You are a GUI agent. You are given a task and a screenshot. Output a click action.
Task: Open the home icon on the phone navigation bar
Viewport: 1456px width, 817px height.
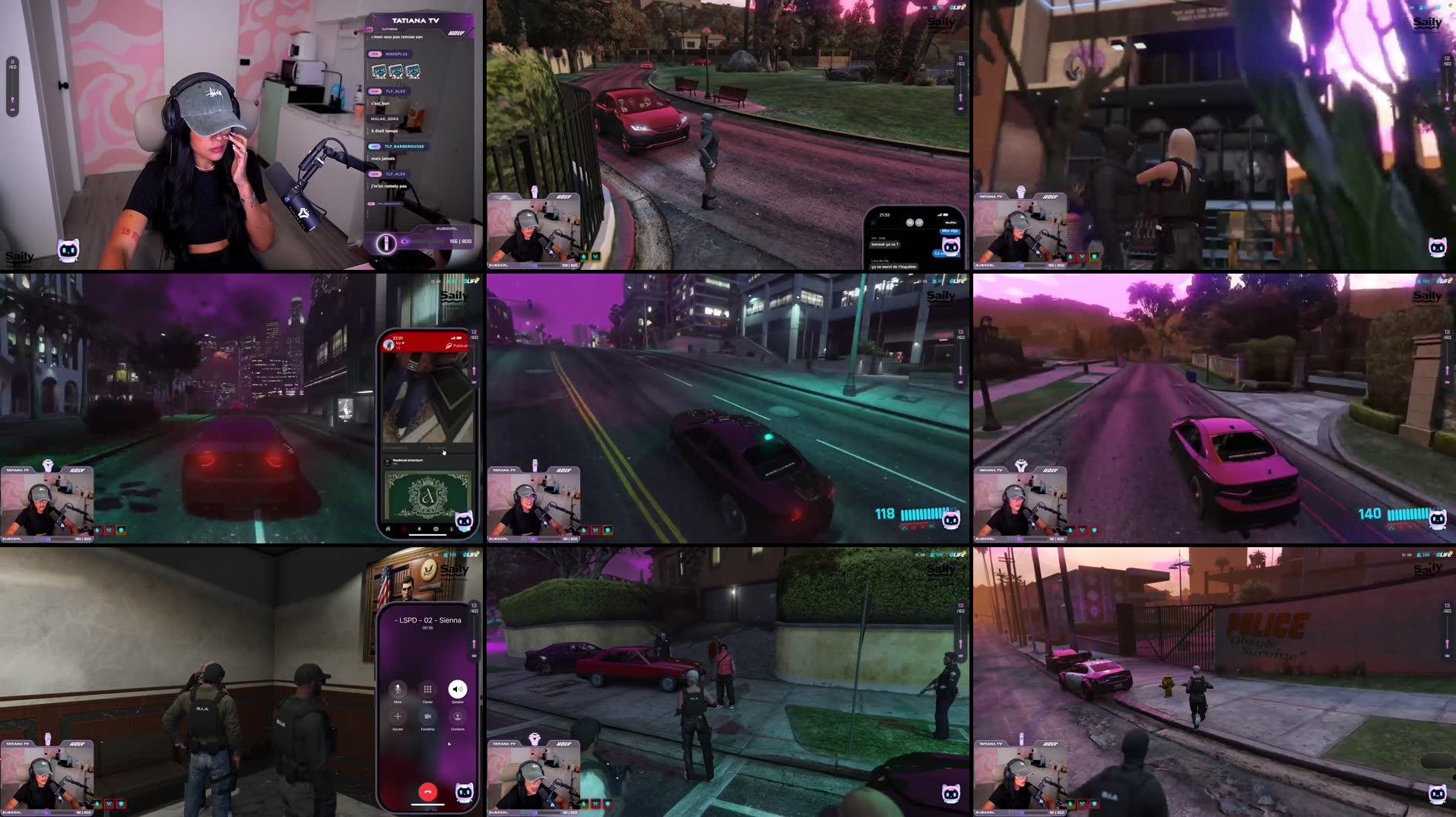387,529
